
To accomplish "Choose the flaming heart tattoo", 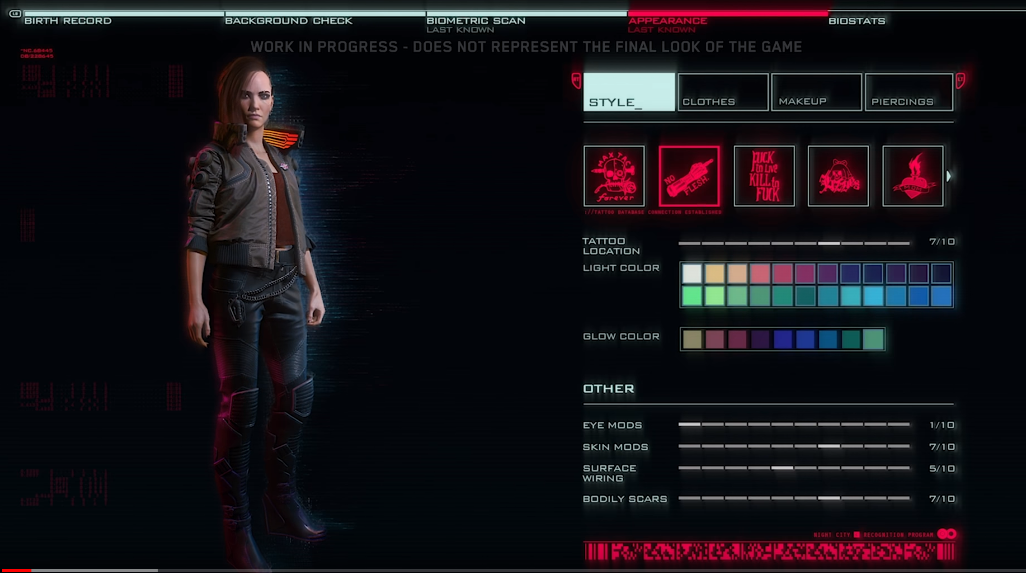I will pyautogui.click(x=913, y=176).
